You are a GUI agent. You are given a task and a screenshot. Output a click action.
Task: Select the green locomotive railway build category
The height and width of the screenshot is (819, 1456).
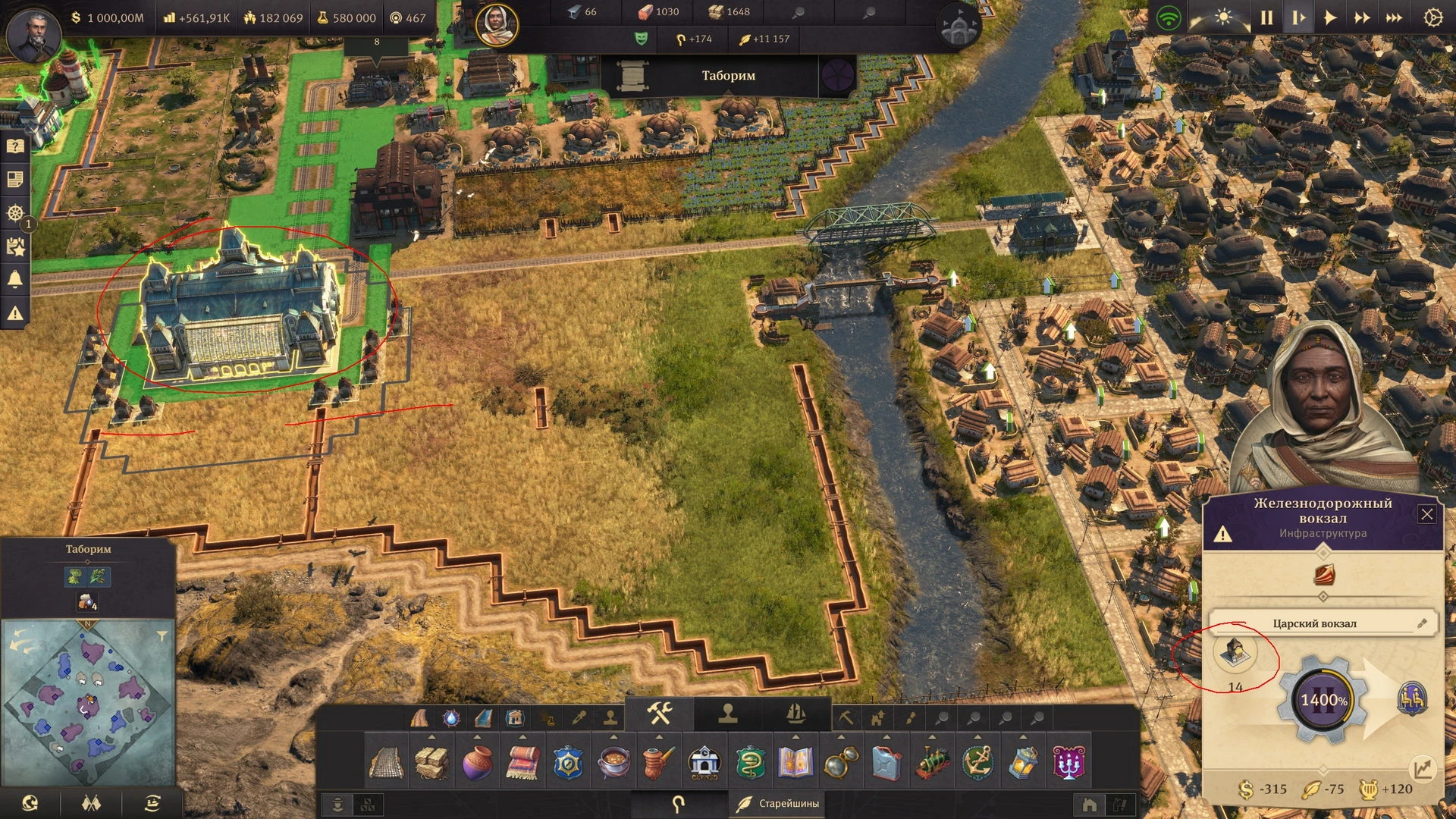933,762
